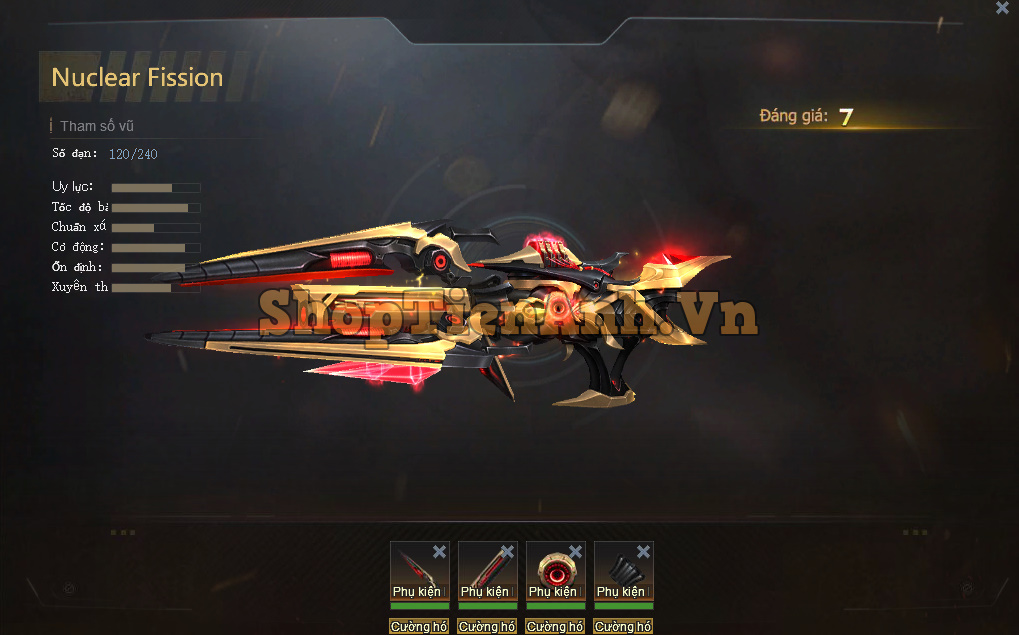The width and height of the screenshot is (1019, 635).
Task: Select the curved blade accessory slot
Action: (x=414, y=570)
